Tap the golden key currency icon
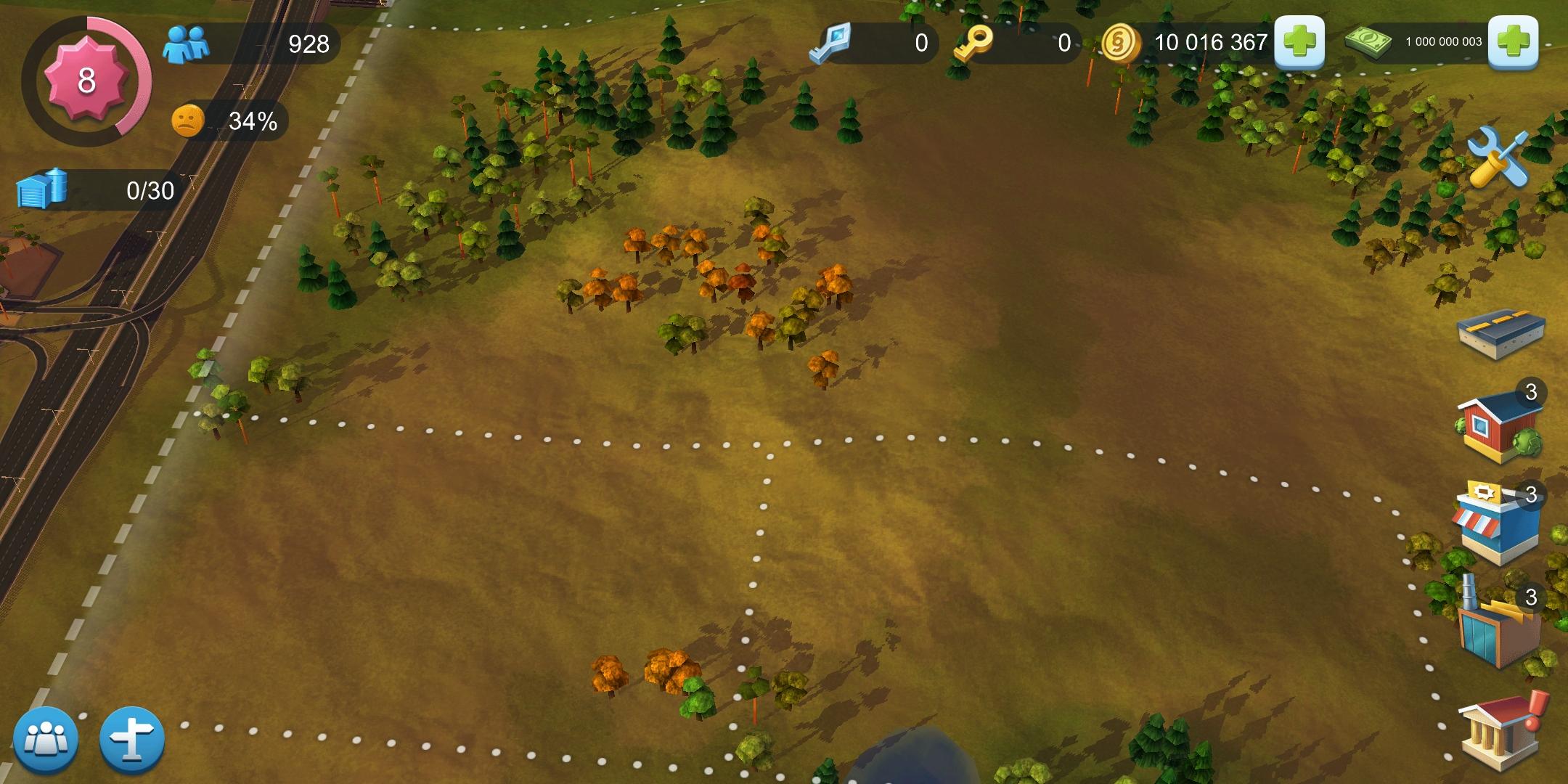The image size is (1568, 784). tap(973, 44)
